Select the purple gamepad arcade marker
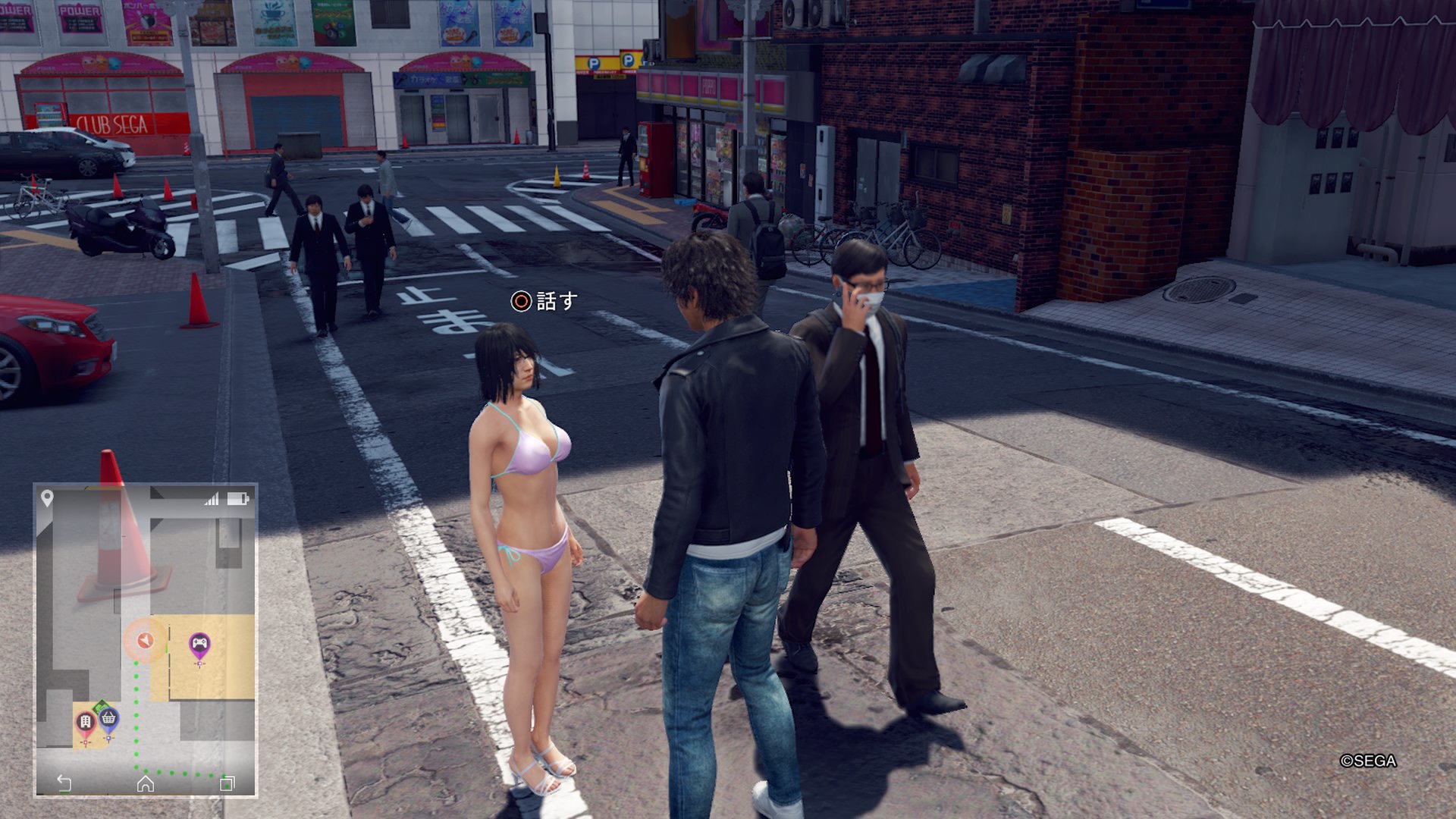This screenshot has height=819, width=1456. pos(199,645)
